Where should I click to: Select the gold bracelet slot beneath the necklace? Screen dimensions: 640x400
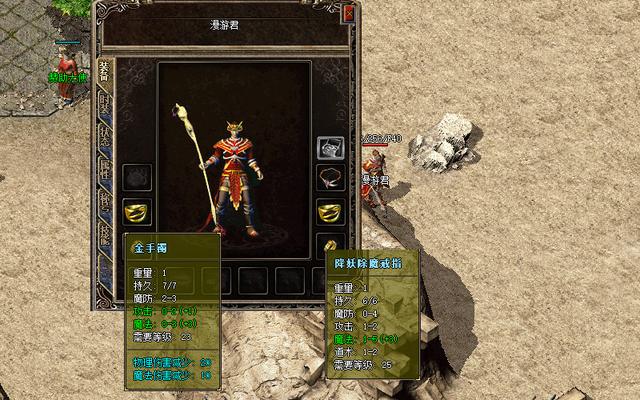click(330, 211)
